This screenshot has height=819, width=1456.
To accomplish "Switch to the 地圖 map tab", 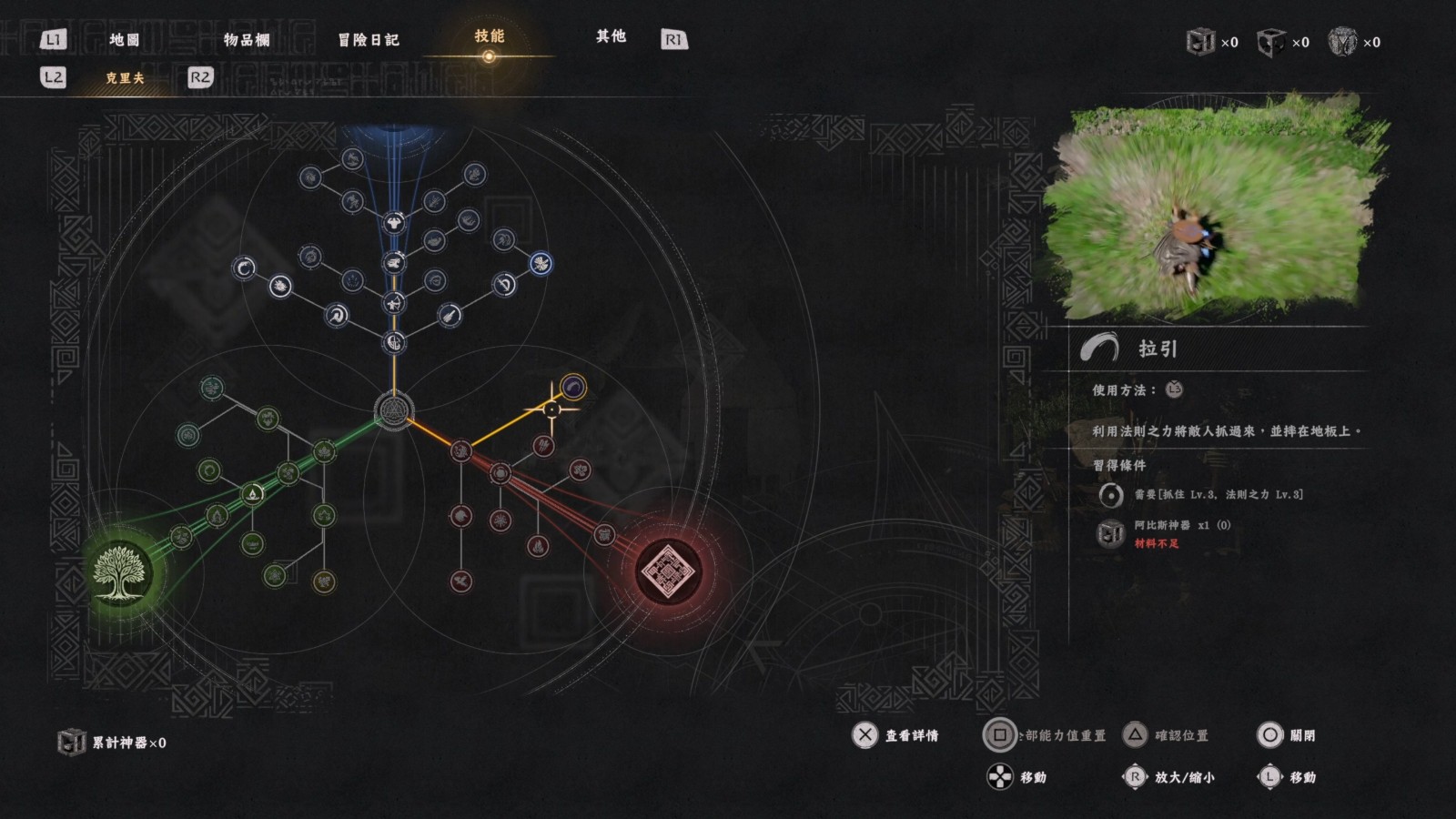I will pos(124,39).
